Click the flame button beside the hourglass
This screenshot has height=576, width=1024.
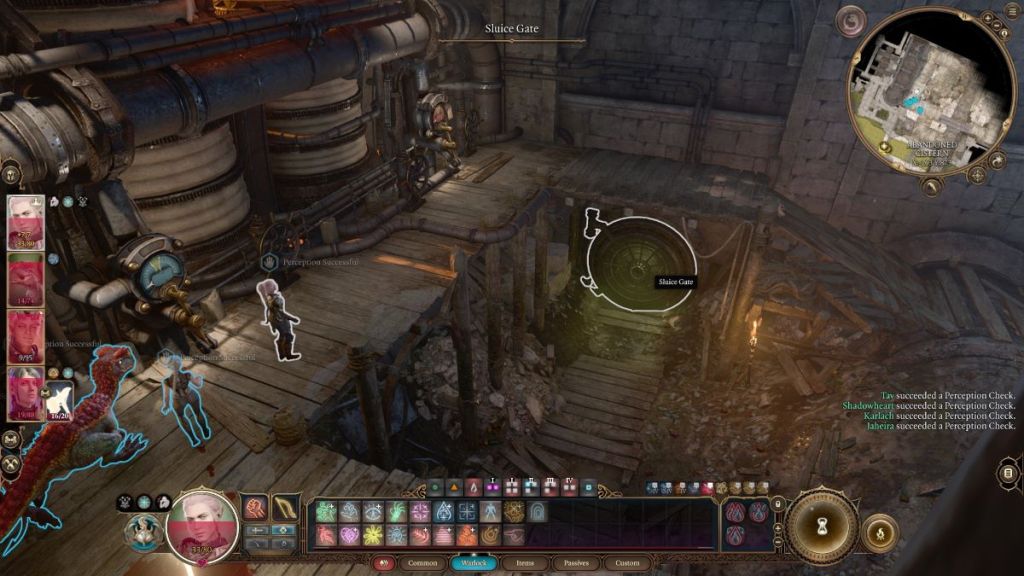(x=879, y=533)
